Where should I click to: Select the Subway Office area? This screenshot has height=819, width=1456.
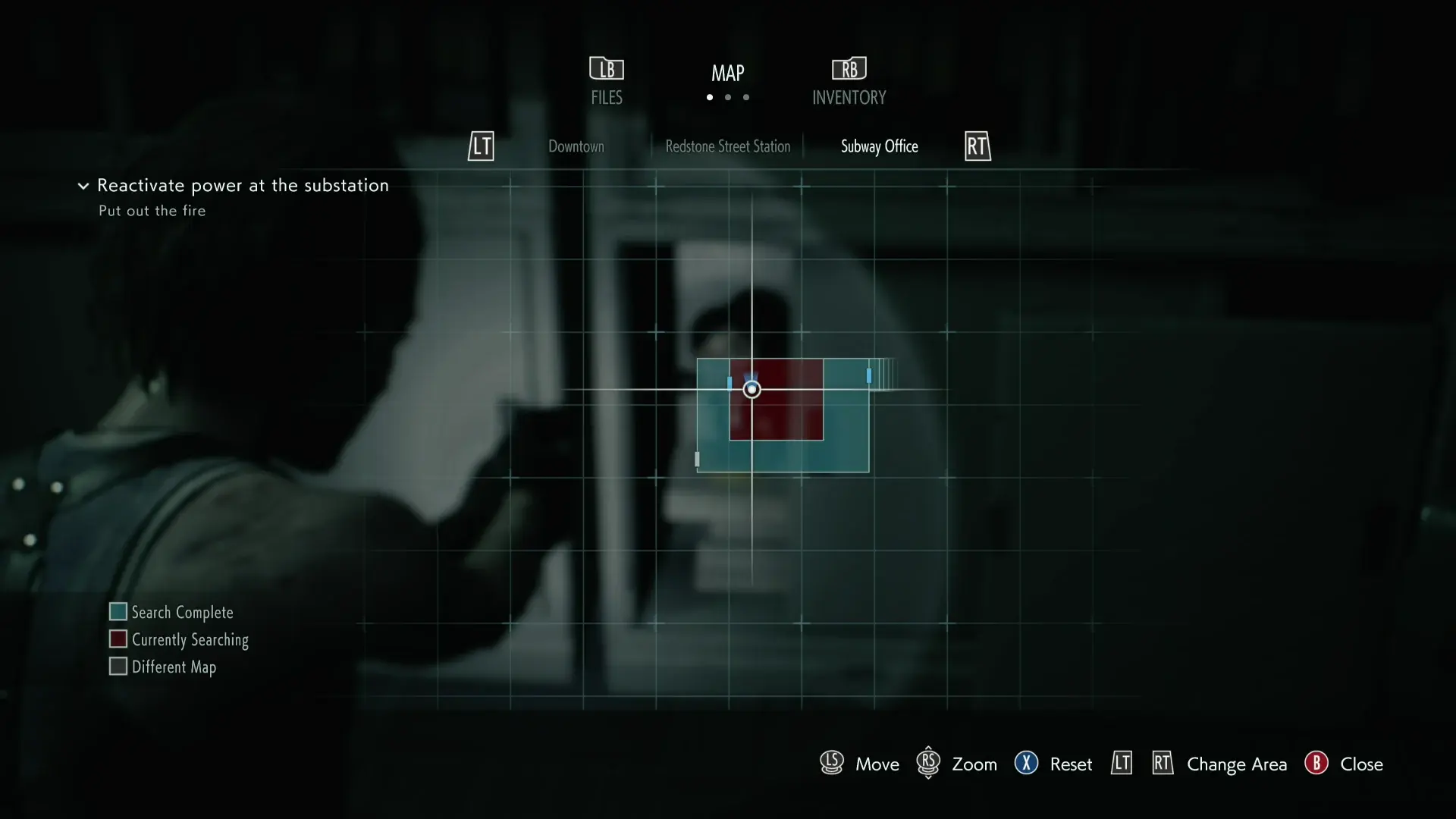point(879,146)
